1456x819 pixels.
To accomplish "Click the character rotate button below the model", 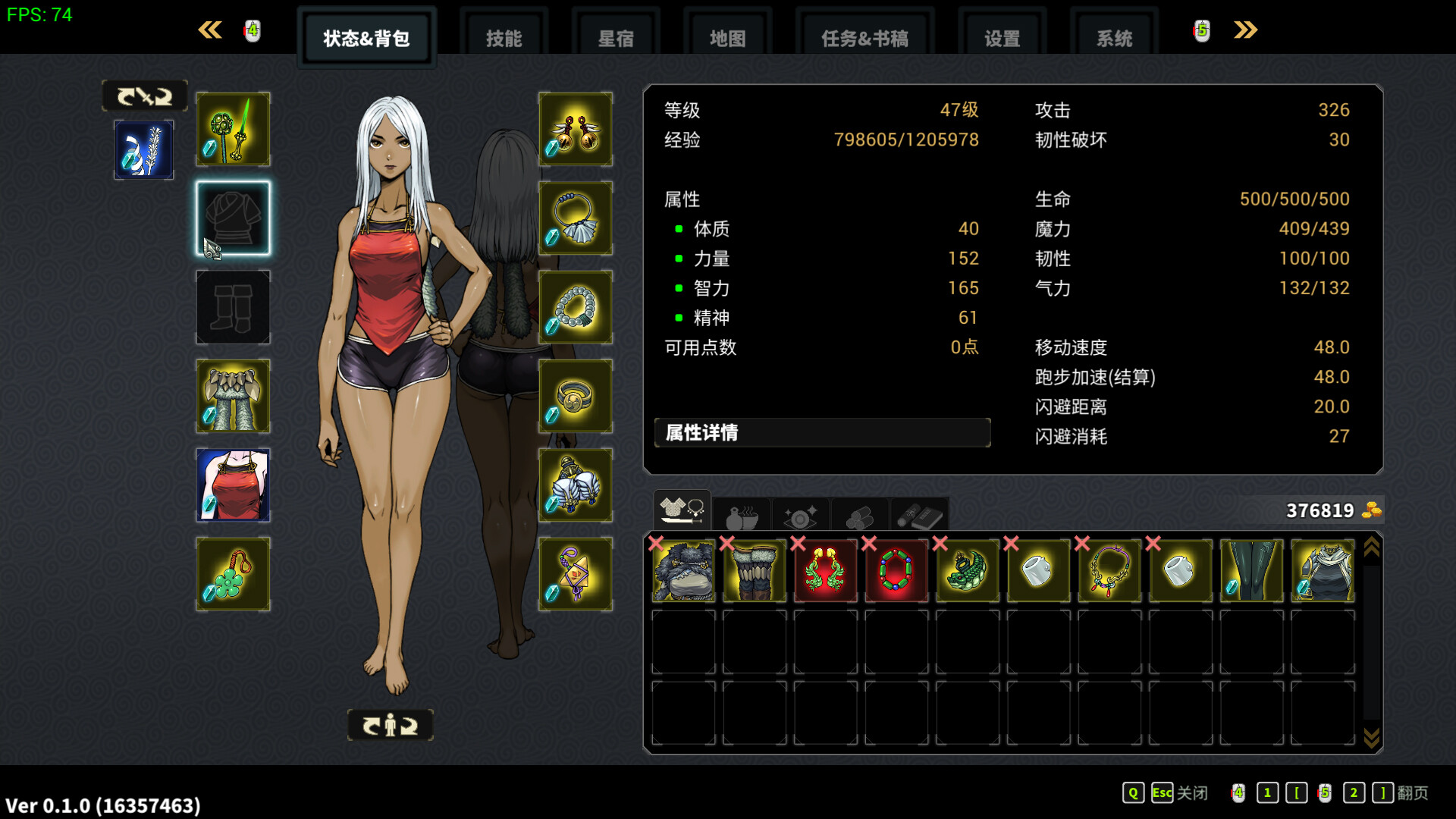I will pos(390,725).
